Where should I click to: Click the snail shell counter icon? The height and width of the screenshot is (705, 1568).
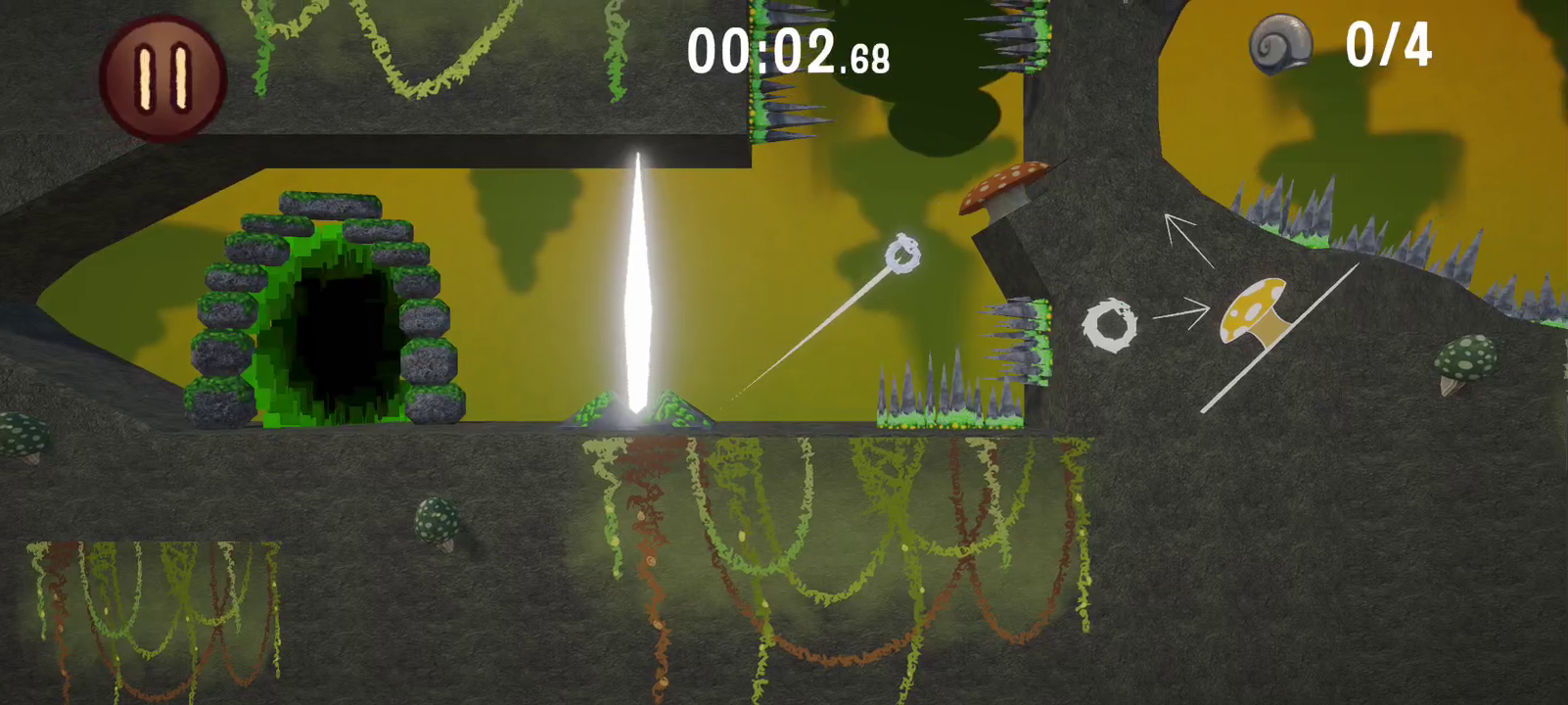pyautogui.click(x=1283, y=47)
